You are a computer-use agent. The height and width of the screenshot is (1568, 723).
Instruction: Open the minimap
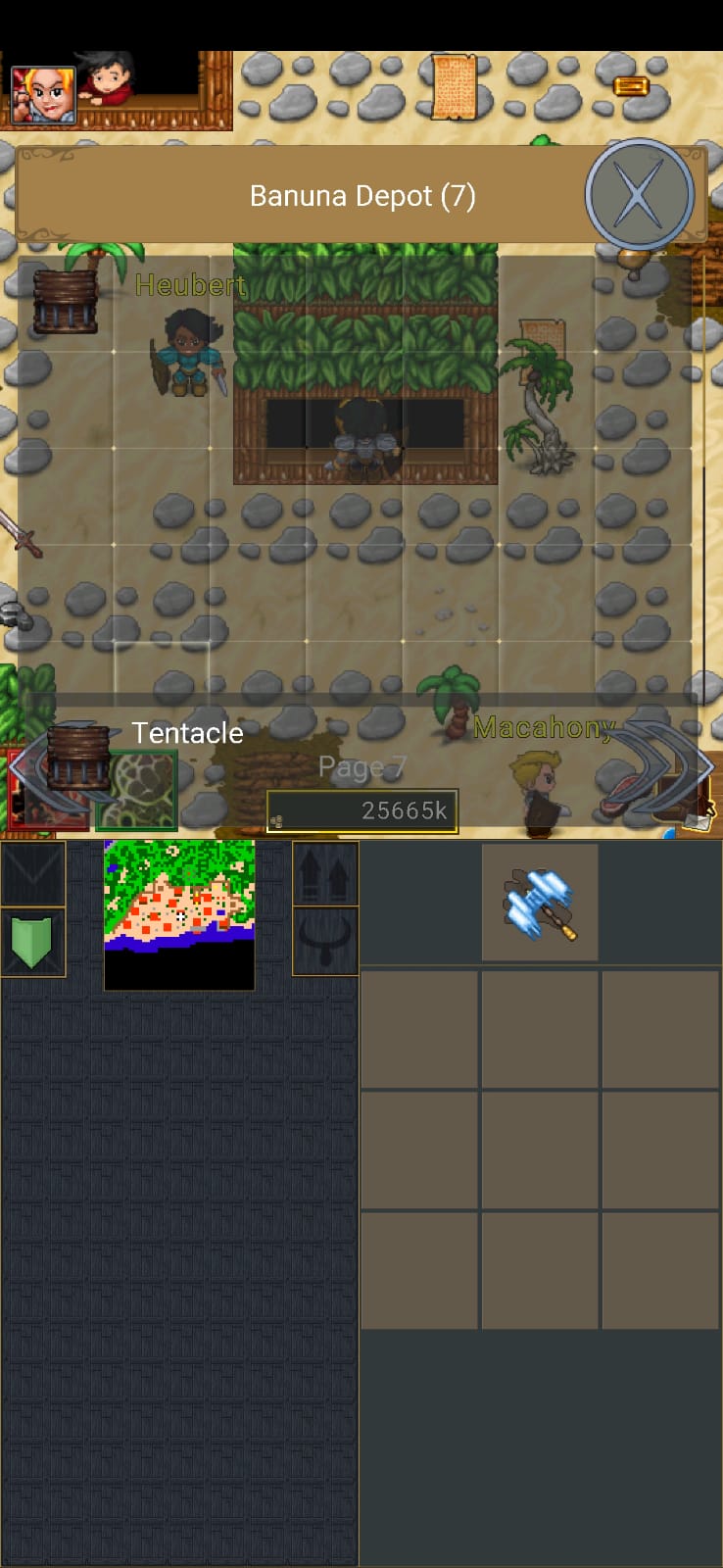pyautogui.click(x=179, y=913)
